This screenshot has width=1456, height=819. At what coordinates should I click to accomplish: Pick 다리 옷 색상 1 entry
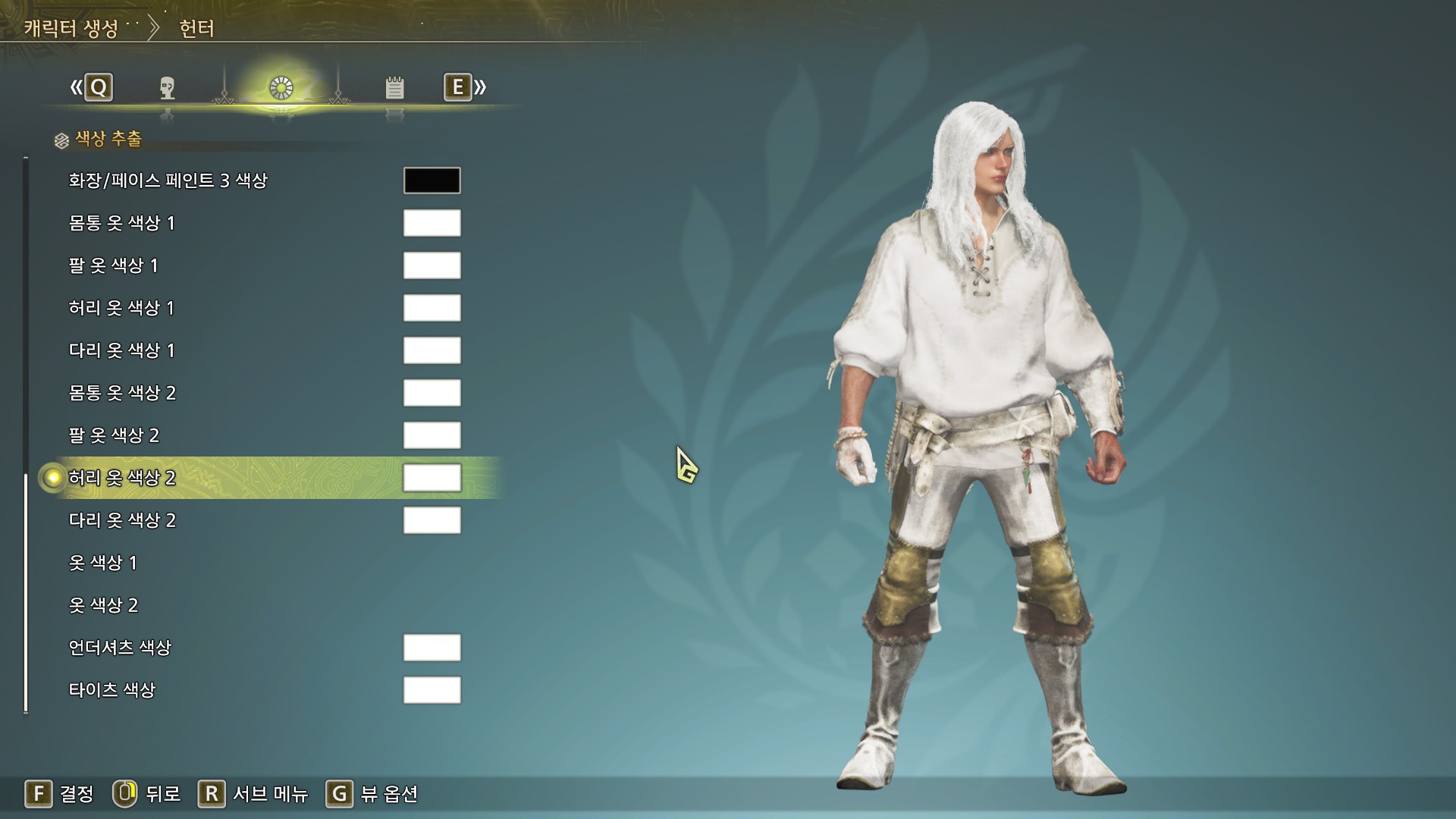click(x=121, y=350)
